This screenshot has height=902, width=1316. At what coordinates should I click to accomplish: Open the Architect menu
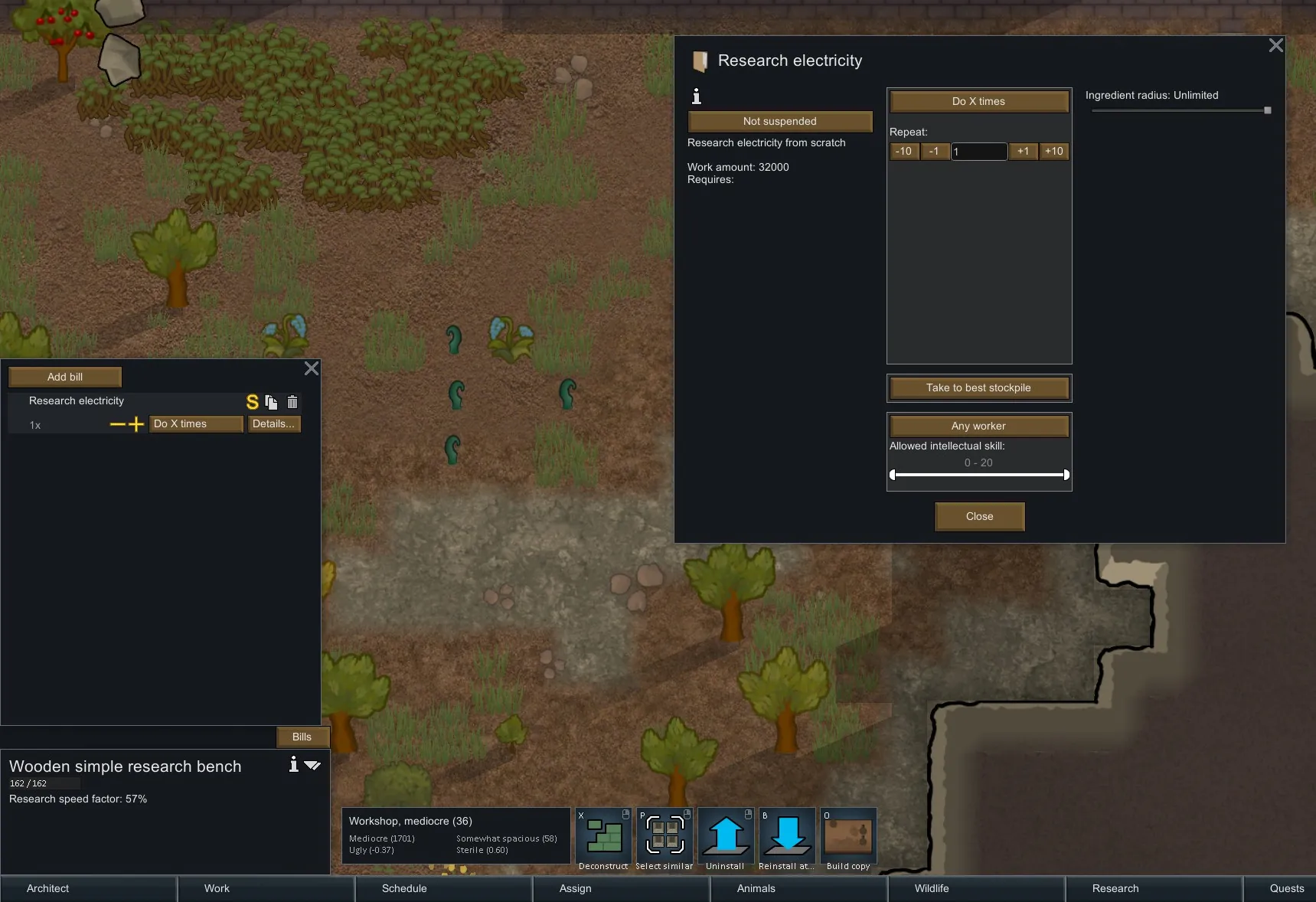click(x=47, y=888)
